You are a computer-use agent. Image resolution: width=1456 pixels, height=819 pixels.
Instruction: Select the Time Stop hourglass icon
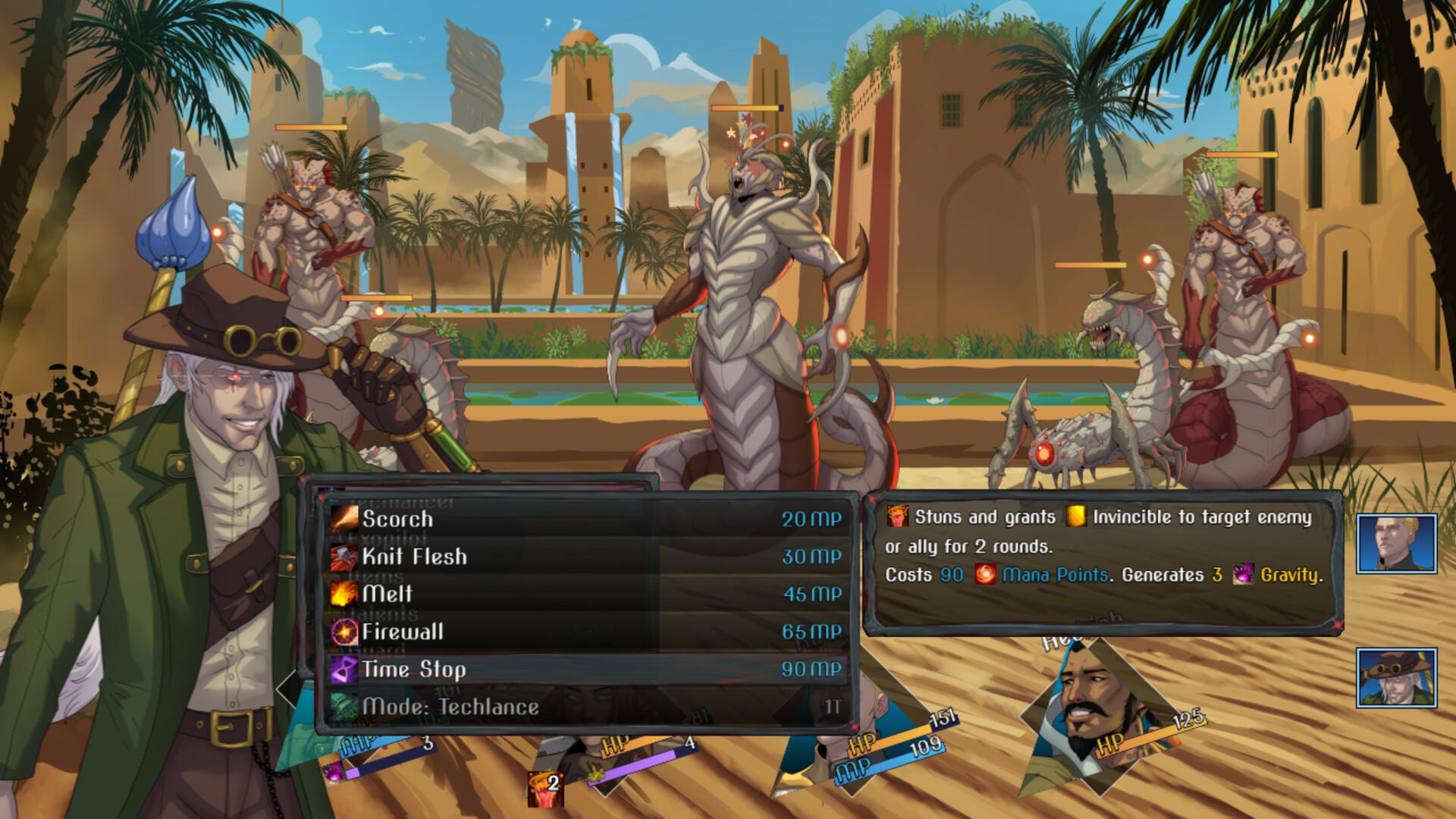[x=345, y=669]
